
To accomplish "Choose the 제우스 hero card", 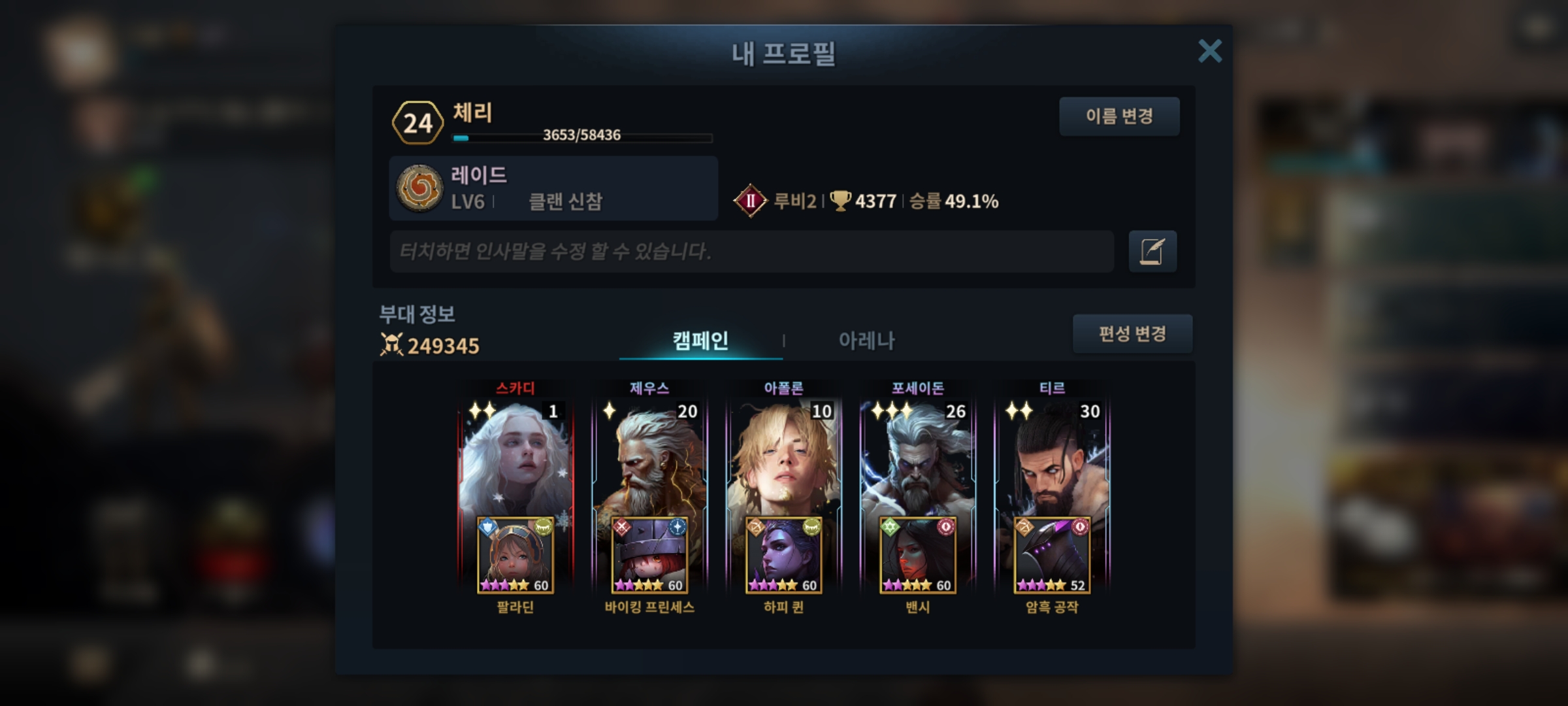I will point(649,458).
